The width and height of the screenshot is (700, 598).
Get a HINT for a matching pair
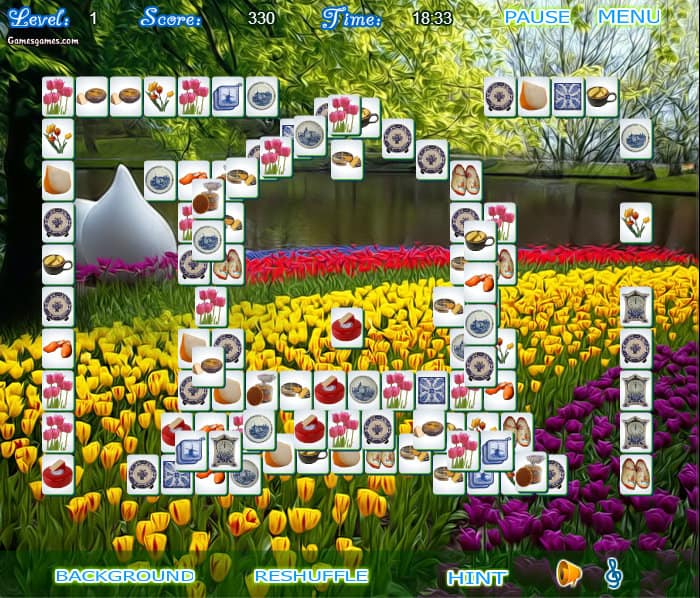(x=477, y=578)
